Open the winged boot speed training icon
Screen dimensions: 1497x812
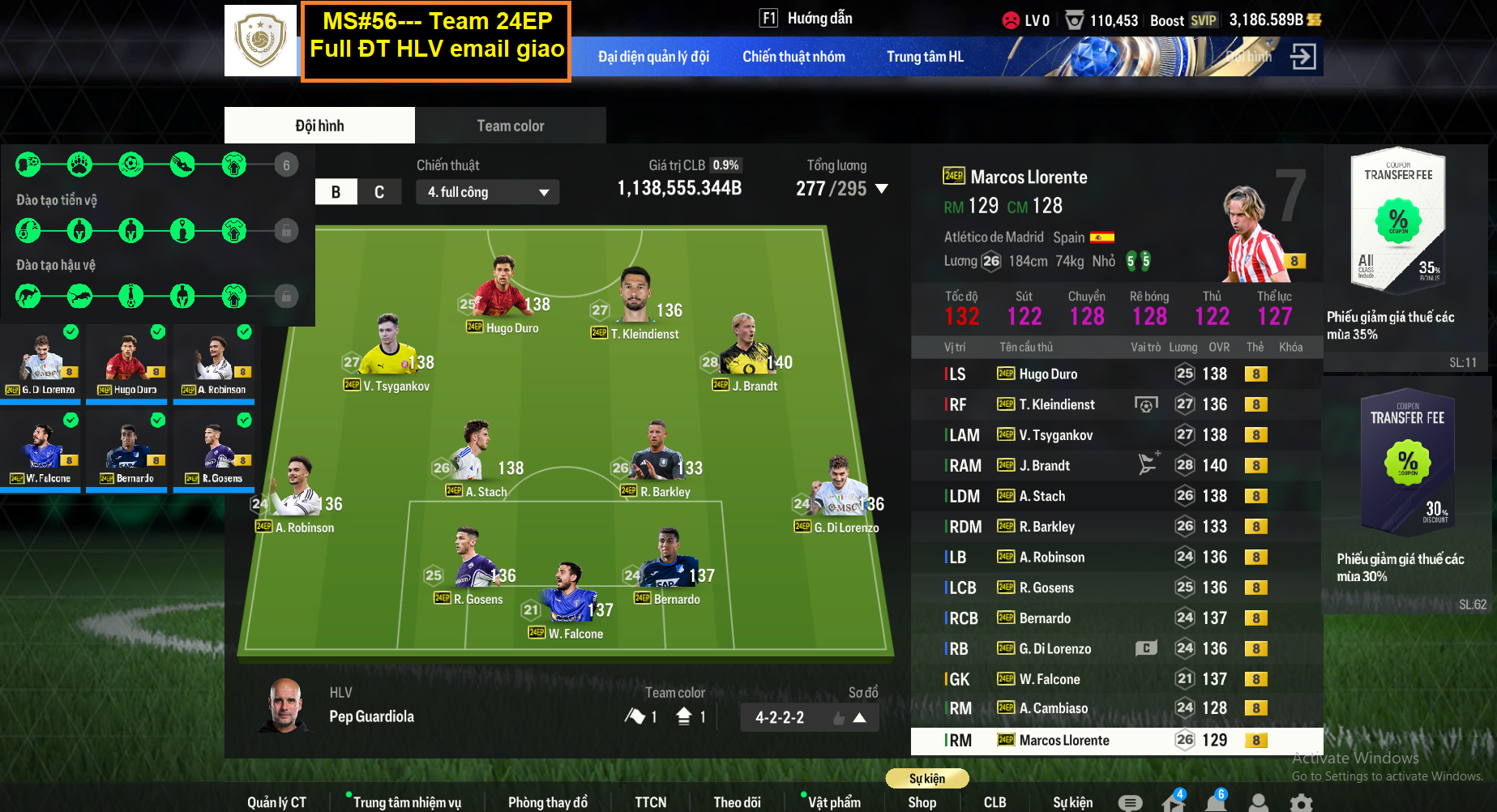tap(182, 165)
